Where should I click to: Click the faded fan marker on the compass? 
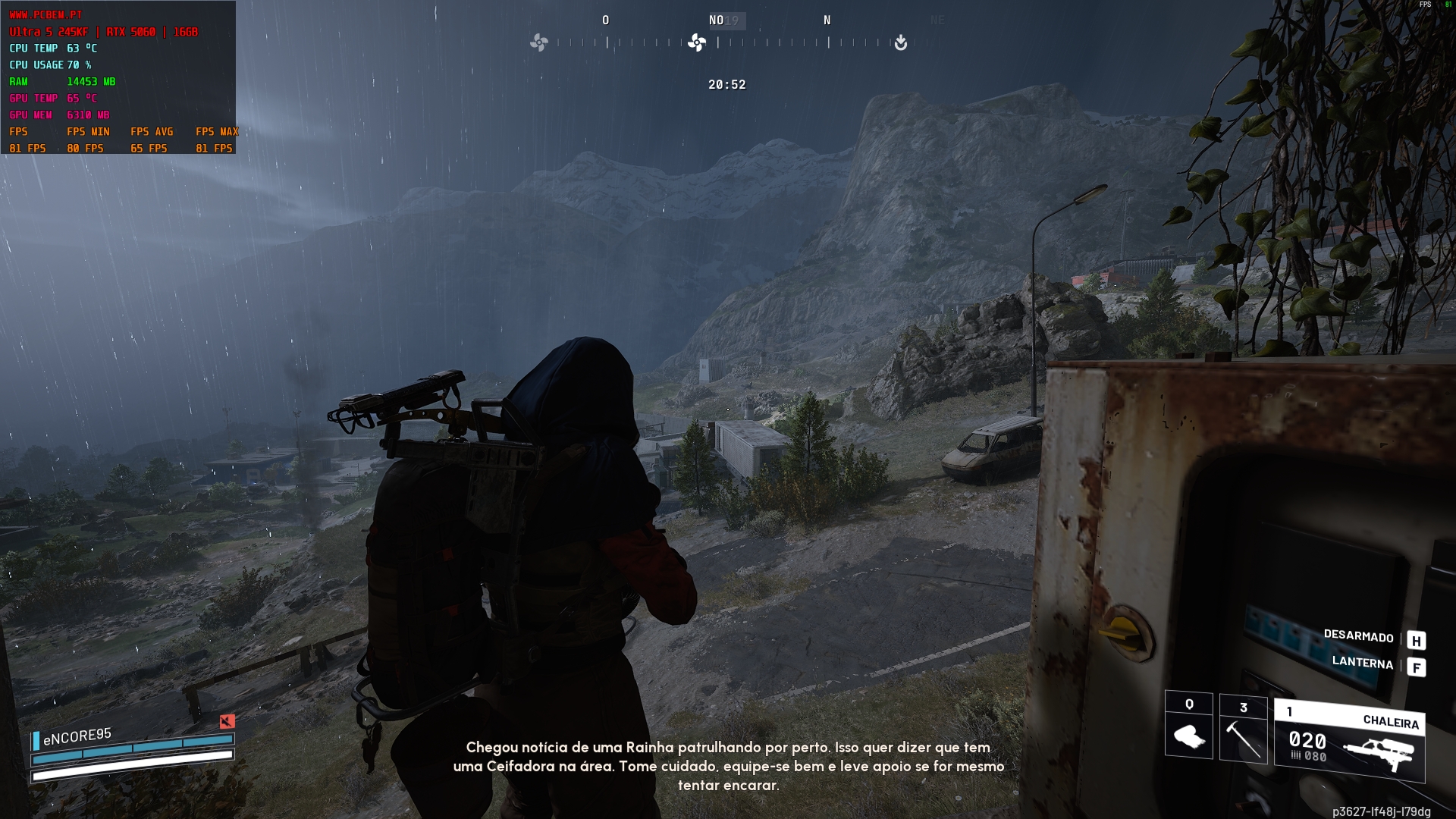[x=538, y=42]
